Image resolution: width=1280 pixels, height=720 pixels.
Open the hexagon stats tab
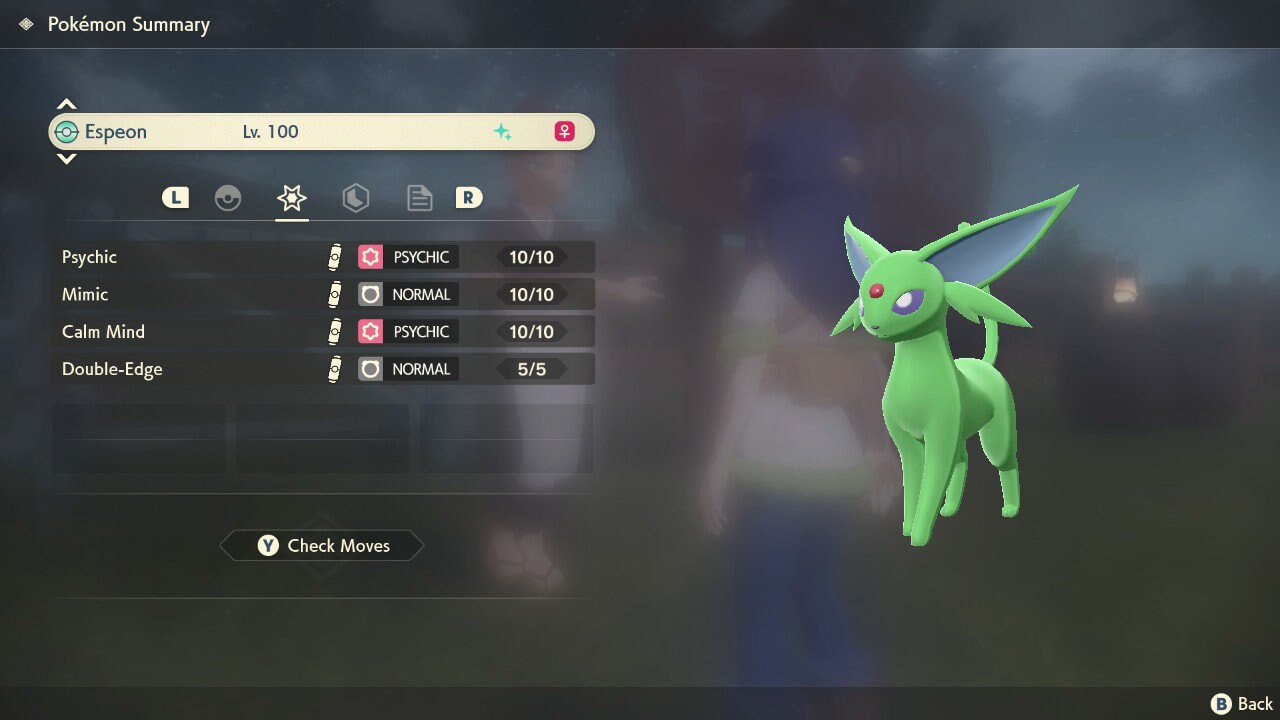[356, 198]
